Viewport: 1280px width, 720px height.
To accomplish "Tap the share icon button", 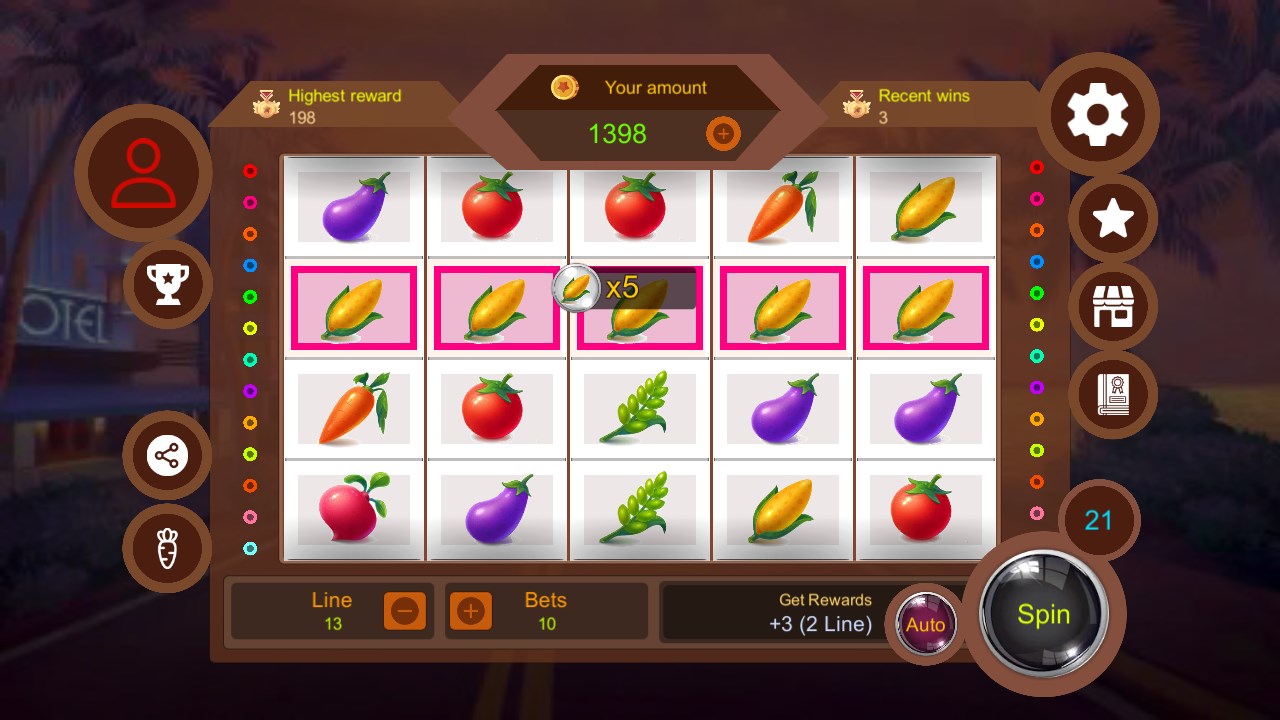I will (167, 456).
